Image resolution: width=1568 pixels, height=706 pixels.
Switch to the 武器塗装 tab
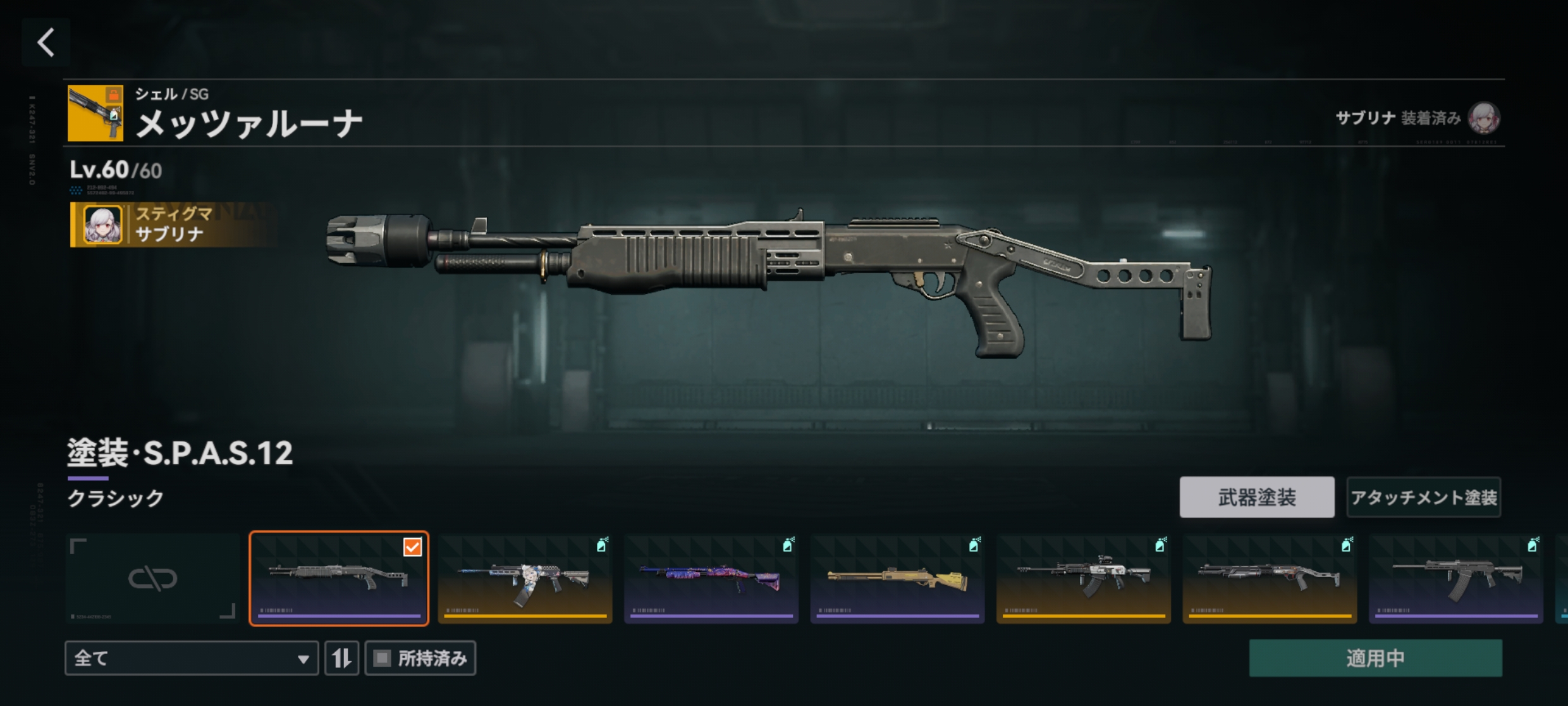(x=1256, y=497)
